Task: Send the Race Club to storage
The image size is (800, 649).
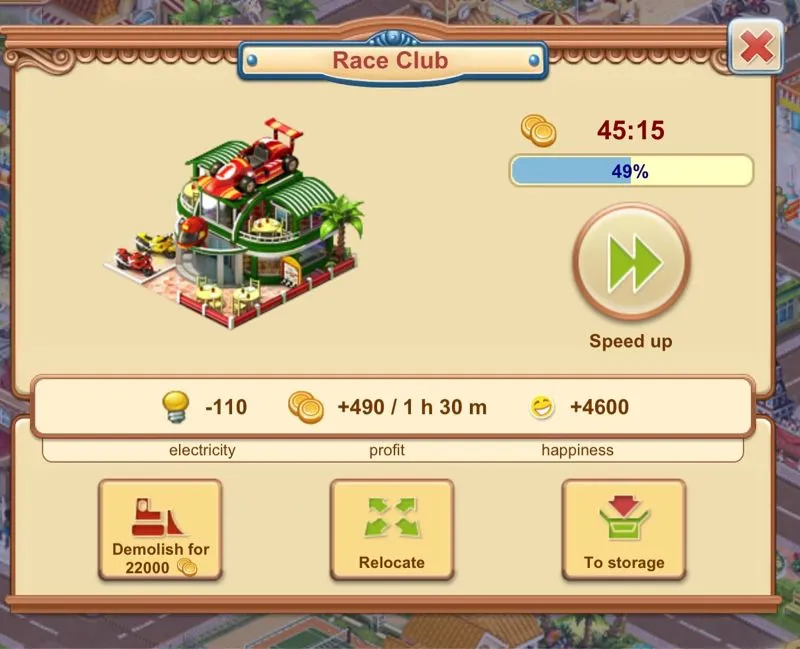Action: [x=624, y=530]
